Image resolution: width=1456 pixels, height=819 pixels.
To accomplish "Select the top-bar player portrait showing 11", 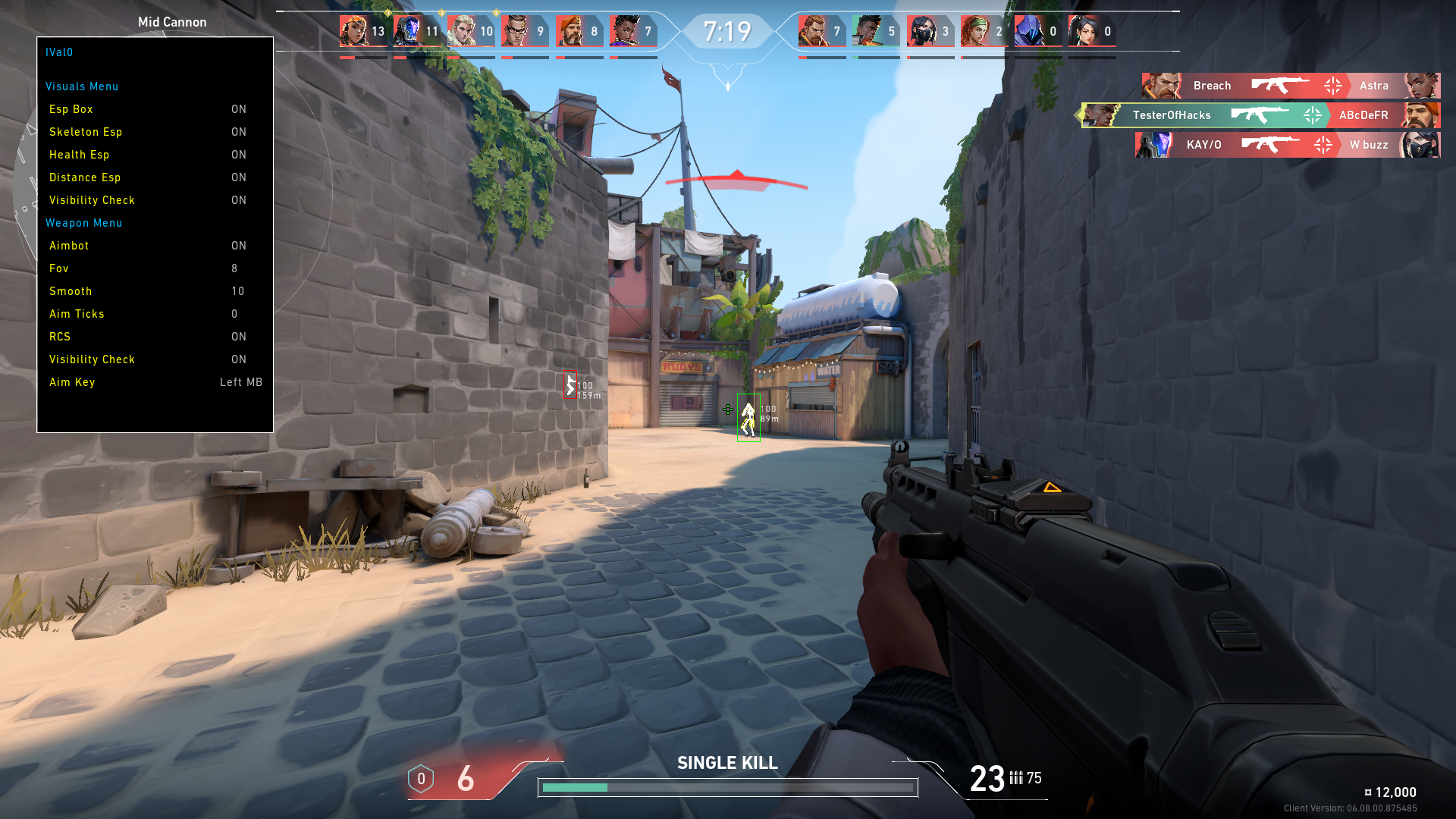I will (x=407, y=31).
